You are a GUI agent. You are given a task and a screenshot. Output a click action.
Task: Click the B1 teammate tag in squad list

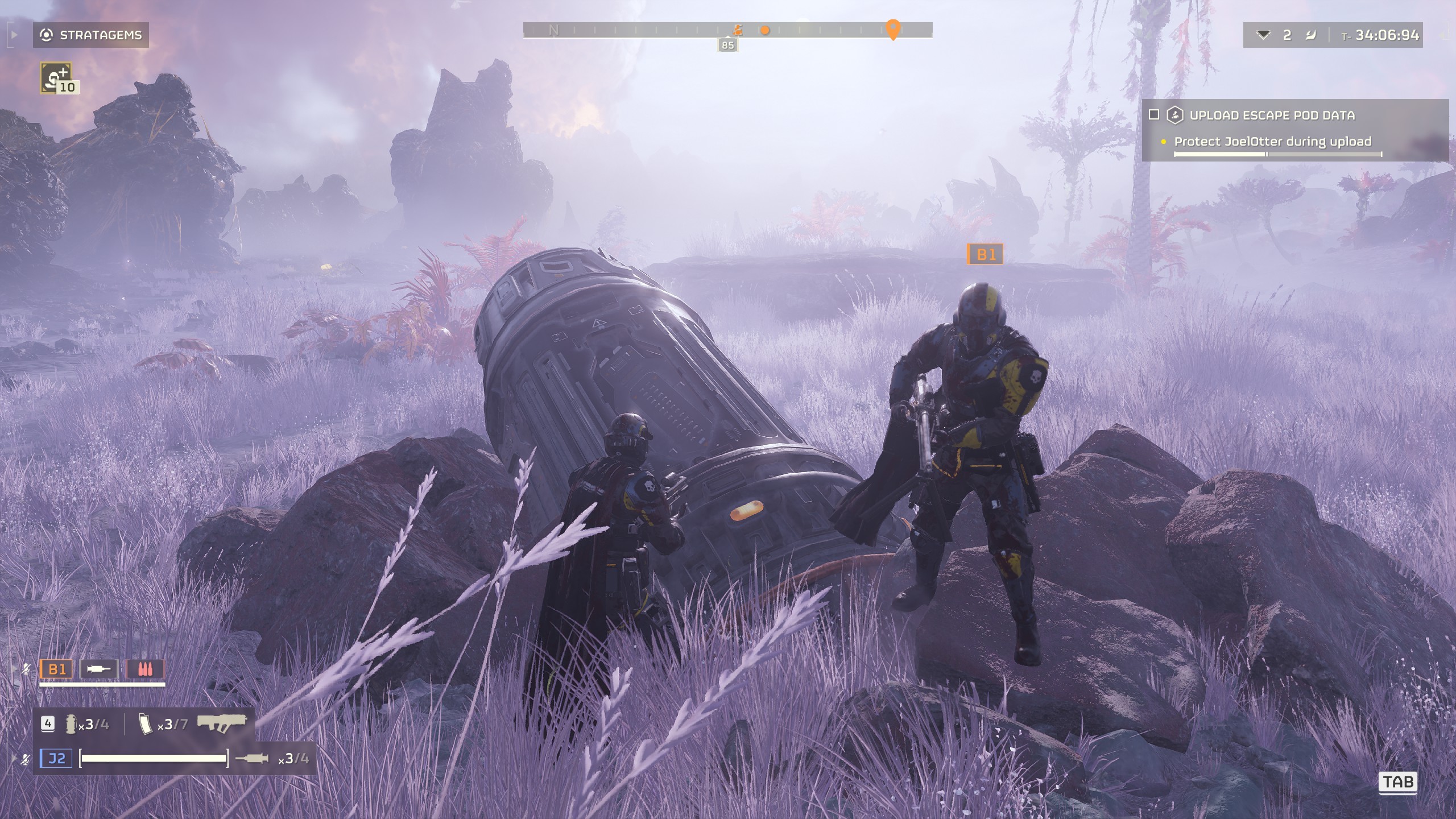(x=57, y=669)
